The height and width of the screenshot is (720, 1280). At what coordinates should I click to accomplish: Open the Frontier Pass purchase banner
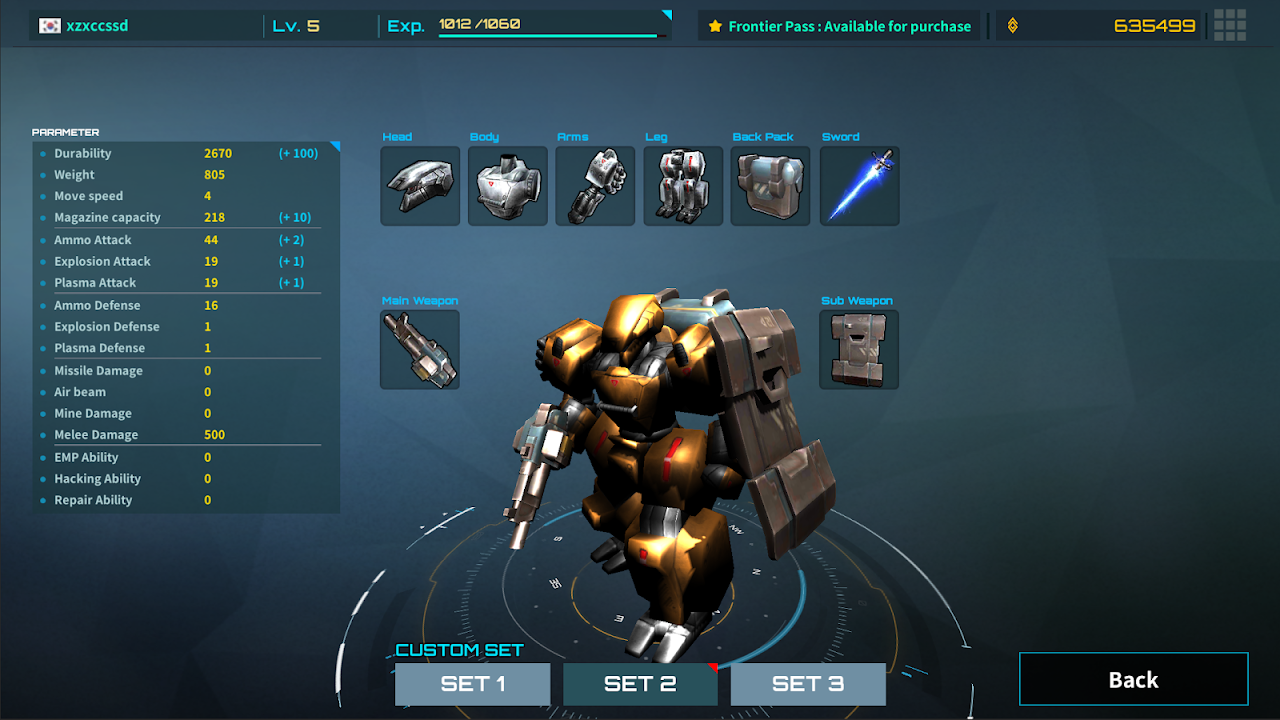[839, 26]
